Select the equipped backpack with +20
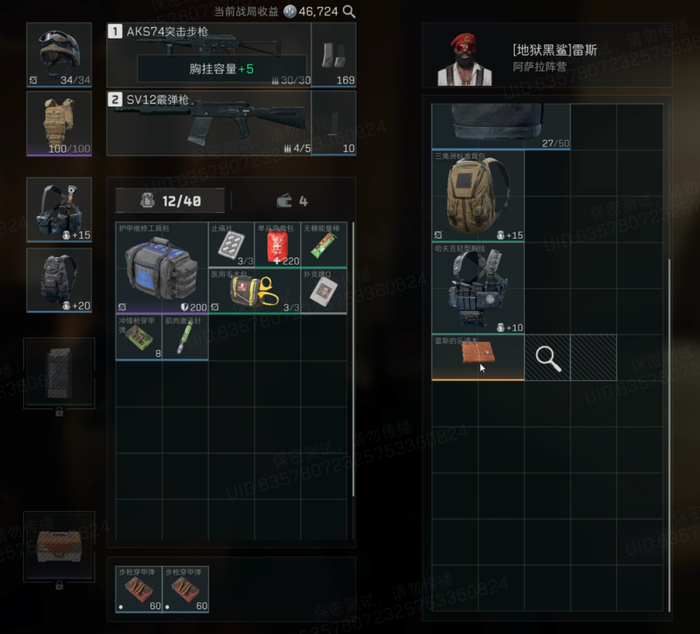This screenshot has width=700, height=634. pos(59,279)
